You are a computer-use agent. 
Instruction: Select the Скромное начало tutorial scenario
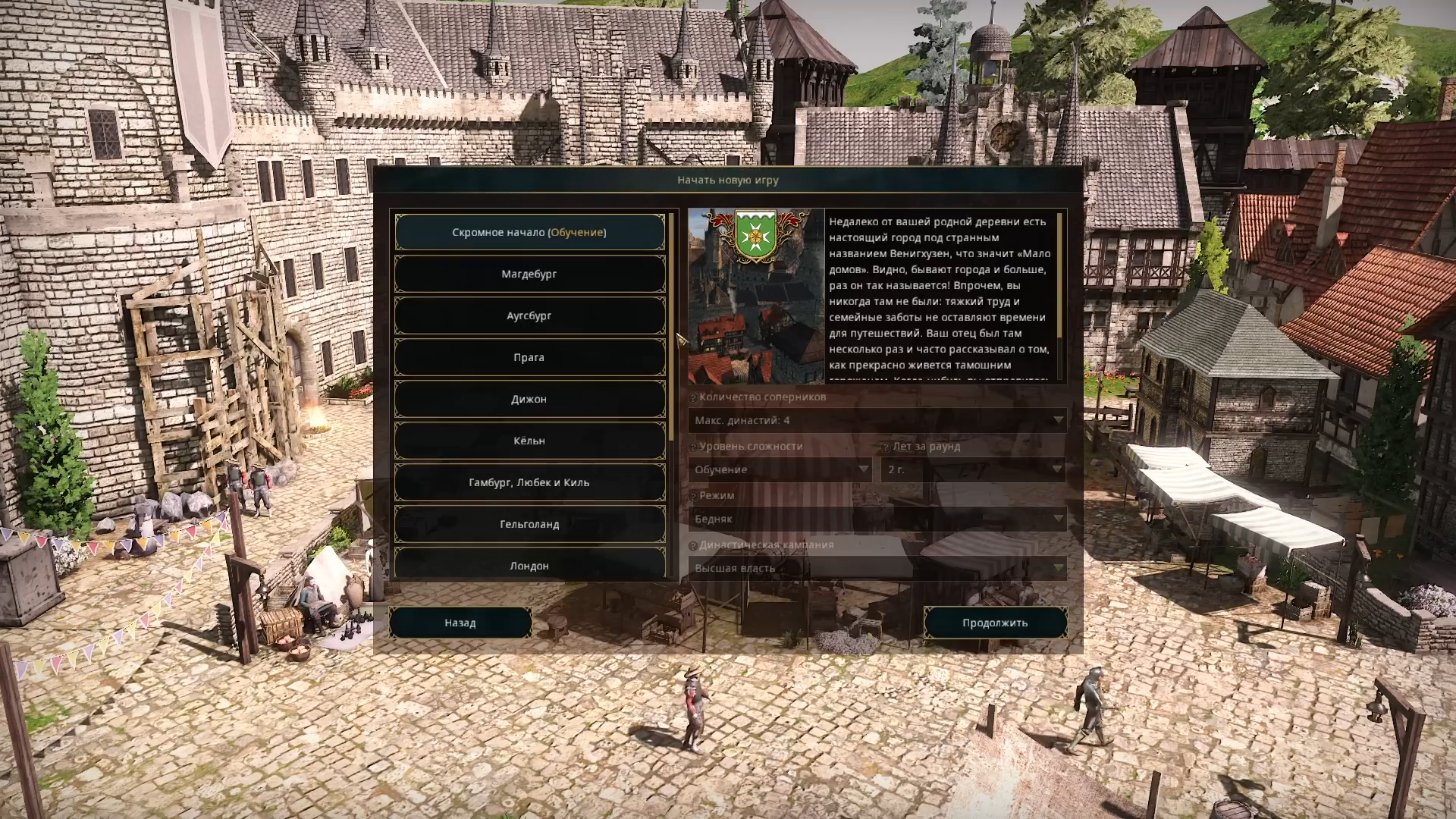tap(529, 232)
